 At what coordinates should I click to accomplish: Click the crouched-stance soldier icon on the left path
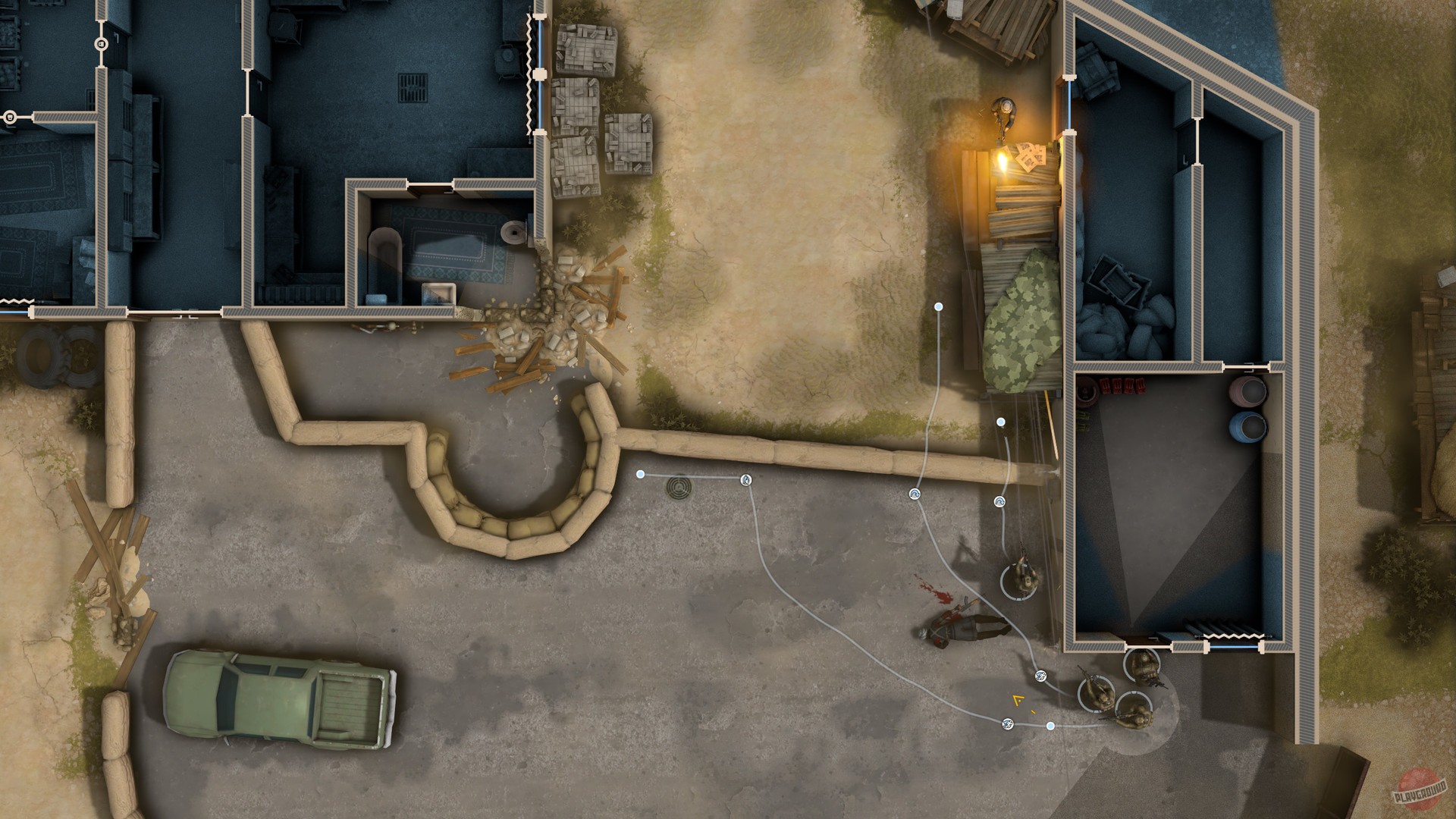pos(745,480)
